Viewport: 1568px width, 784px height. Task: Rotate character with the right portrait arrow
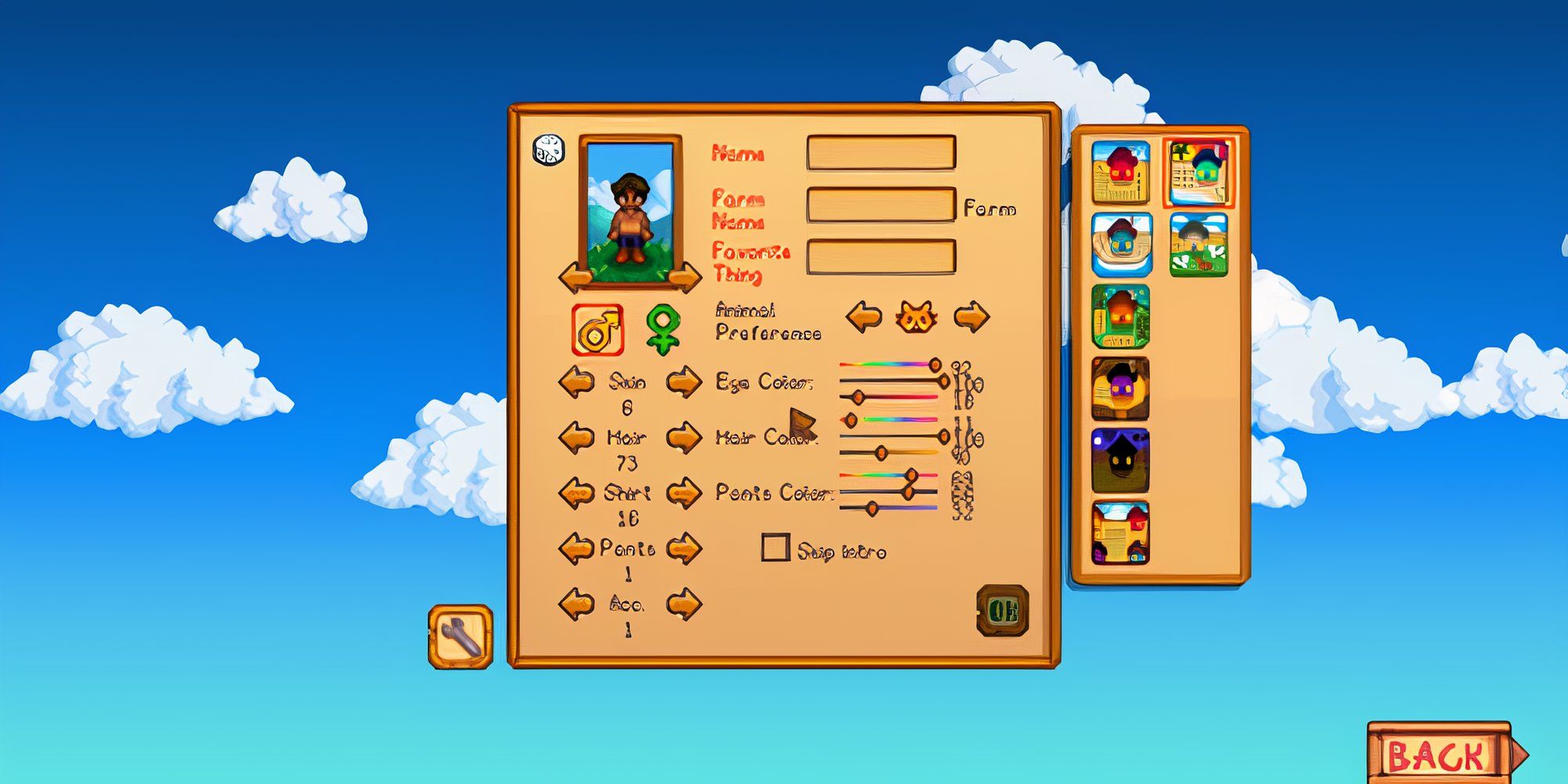coord(685,277)
